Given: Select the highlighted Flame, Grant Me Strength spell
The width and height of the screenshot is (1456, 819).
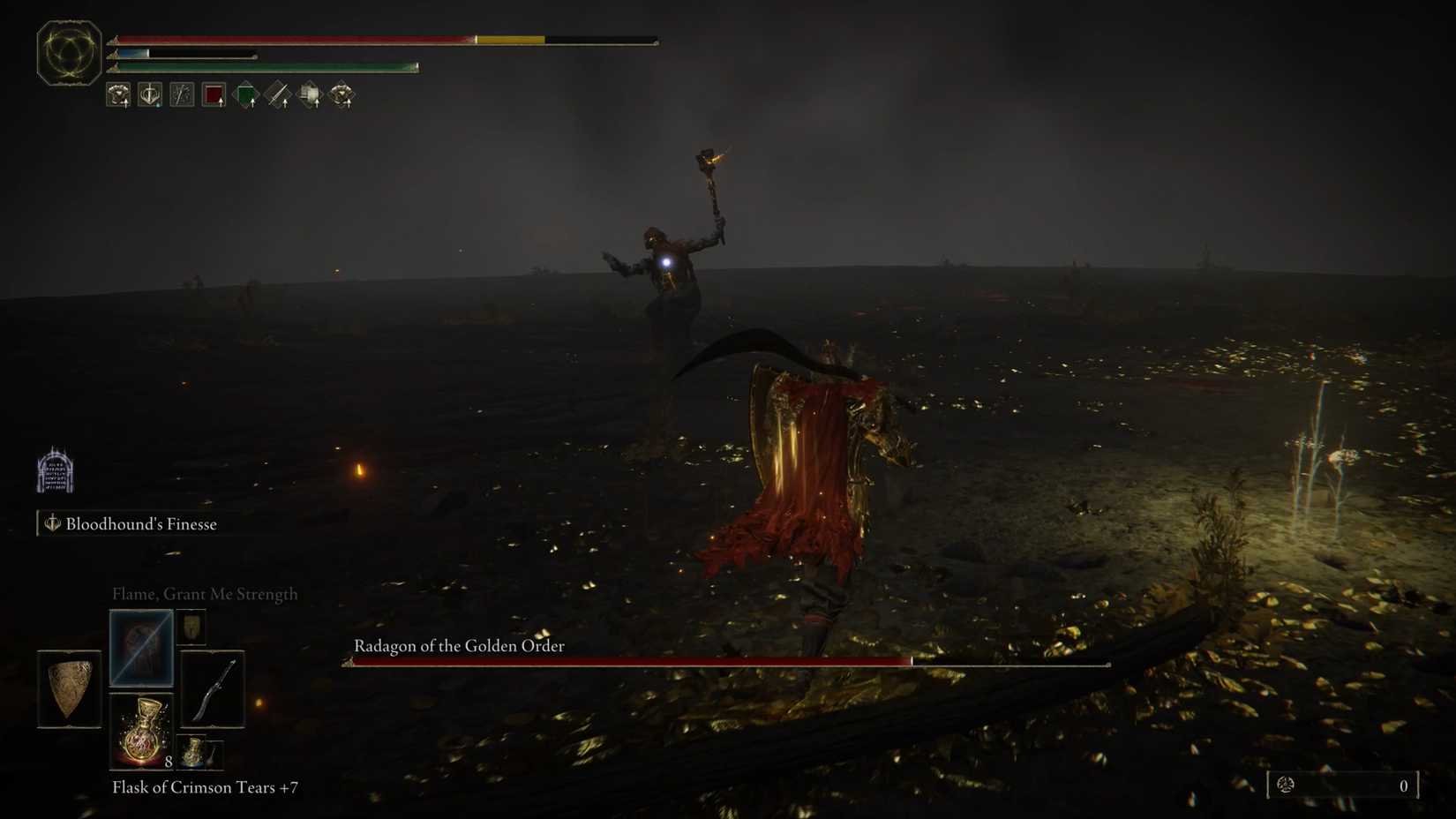Looking at the screenshot, I should tap(141, 648).
